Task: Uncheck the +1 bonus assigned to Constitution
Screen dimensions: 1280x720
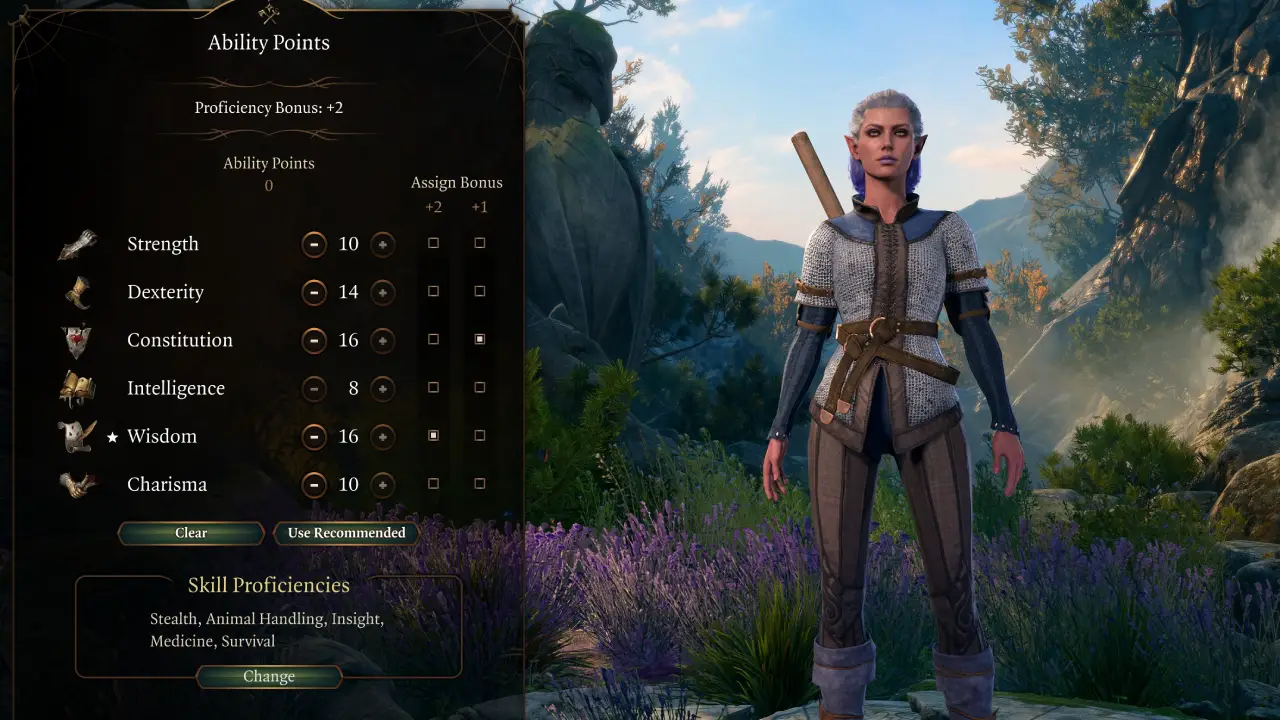Action: click(x=479, y=339)
